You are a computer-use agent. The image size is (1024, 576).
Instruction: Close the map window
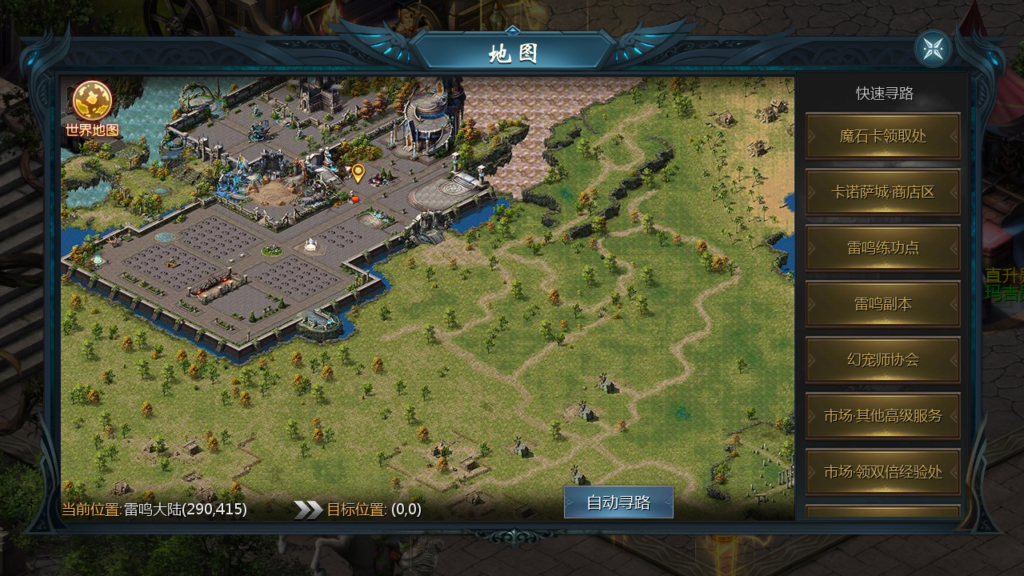pyautogui.click(x=933, y=49)
